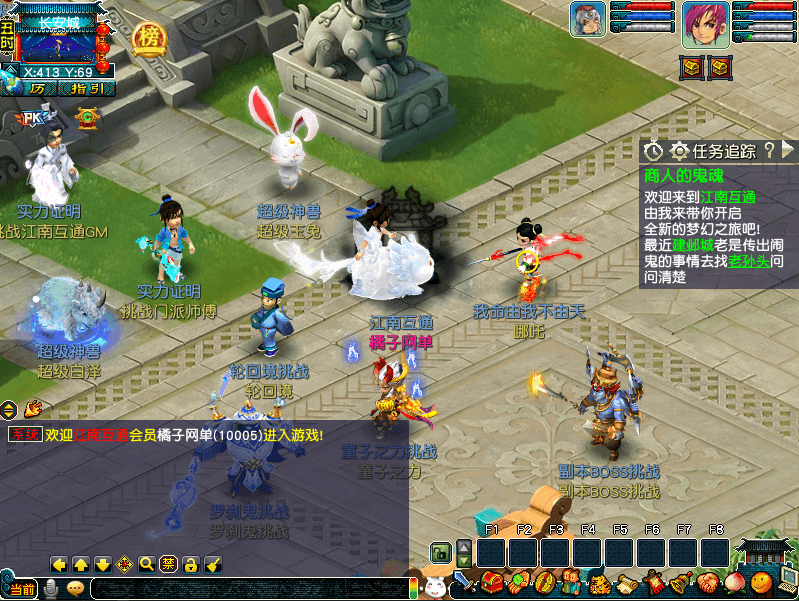This screenshot has height=601, width=799.
Task: Open the chat emoticon speech bubble
Action: (75, 589)
